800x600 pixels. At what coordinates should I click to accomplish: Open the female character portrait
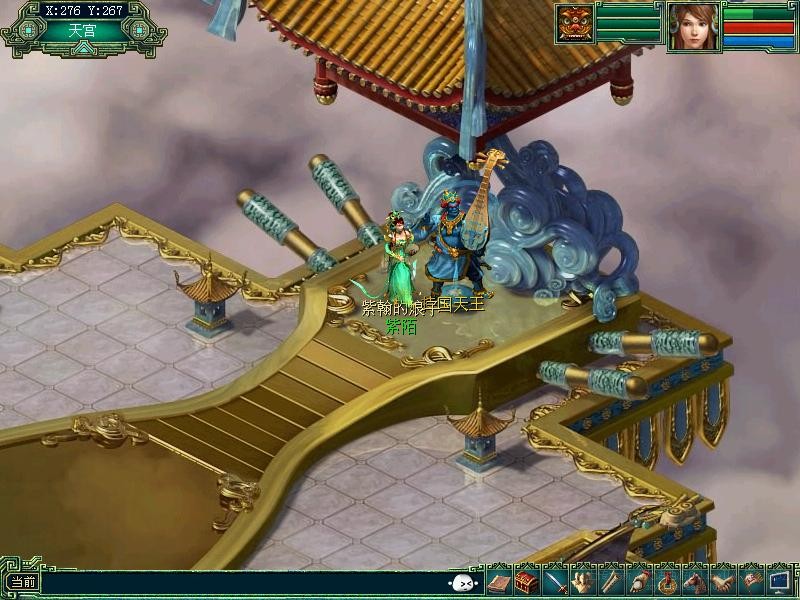pyautogui.click(x=694, y=26)
